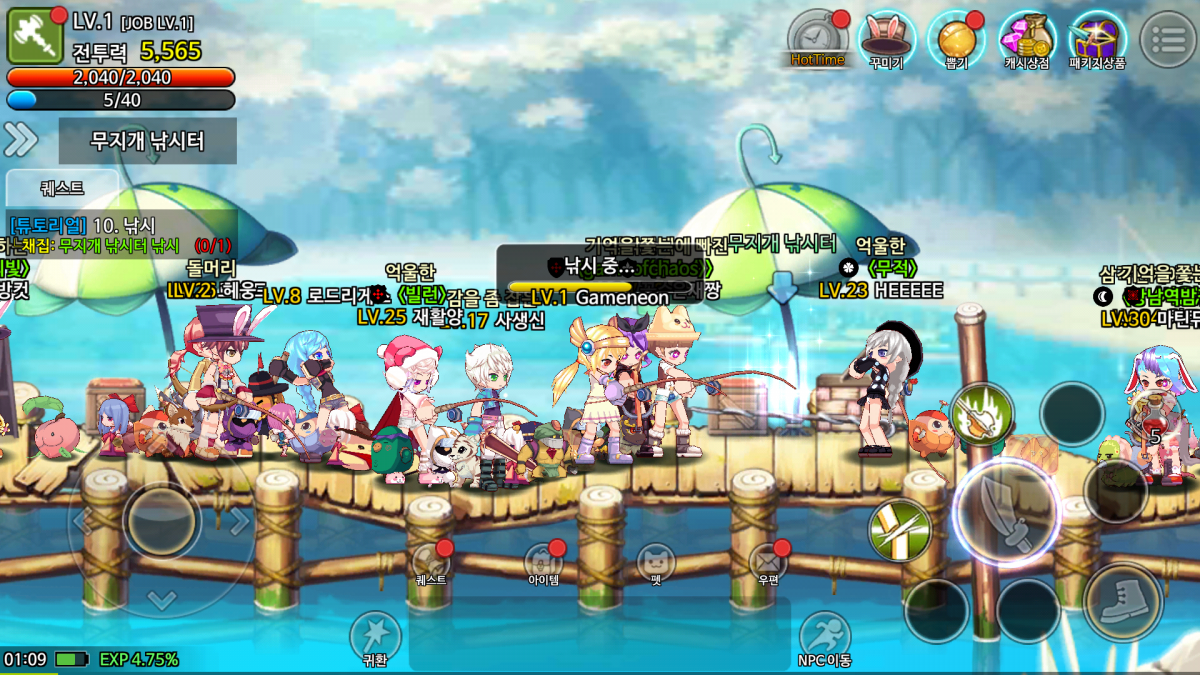Screen dimensions: 1200x675
Task: Click the 무지개 낚시터 map name button
Action: pos(148,141)
